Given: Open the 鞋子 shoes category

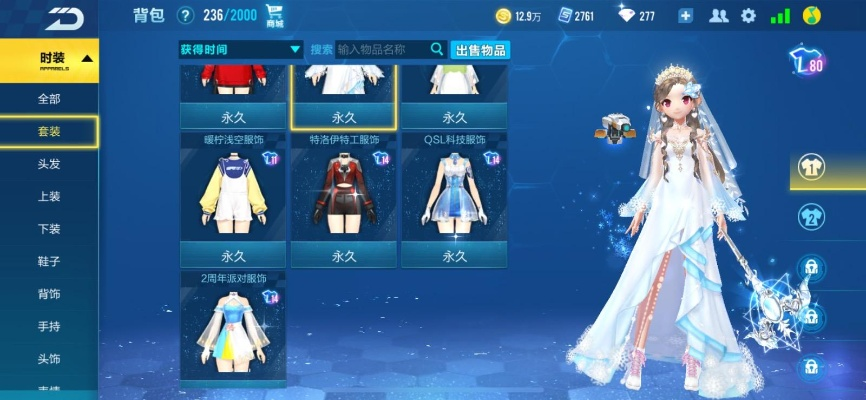Looking at the screenshot, I should point(49,261).
